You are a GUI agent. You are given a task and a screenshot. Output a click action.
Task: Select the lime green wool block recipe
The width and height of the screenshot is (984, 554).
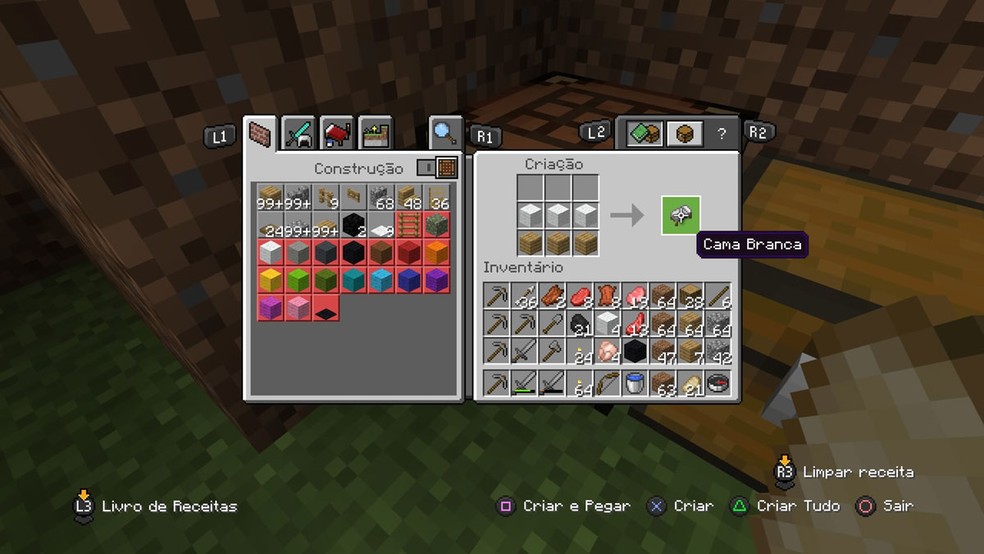tap(298, 280)
